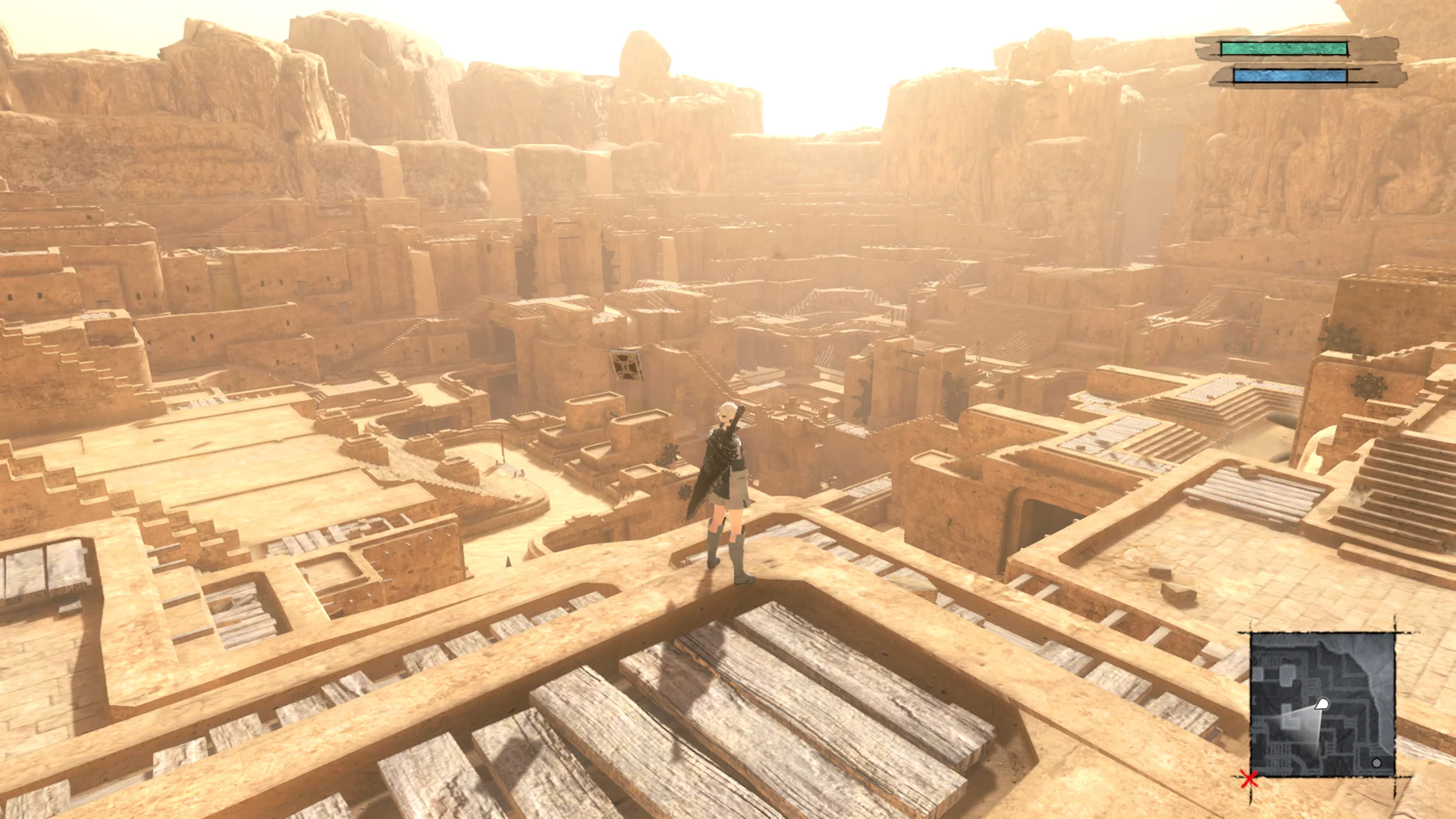1456x819 pixels.
Task: Select the gray circle marker on the minimap
Action: 1377,762
